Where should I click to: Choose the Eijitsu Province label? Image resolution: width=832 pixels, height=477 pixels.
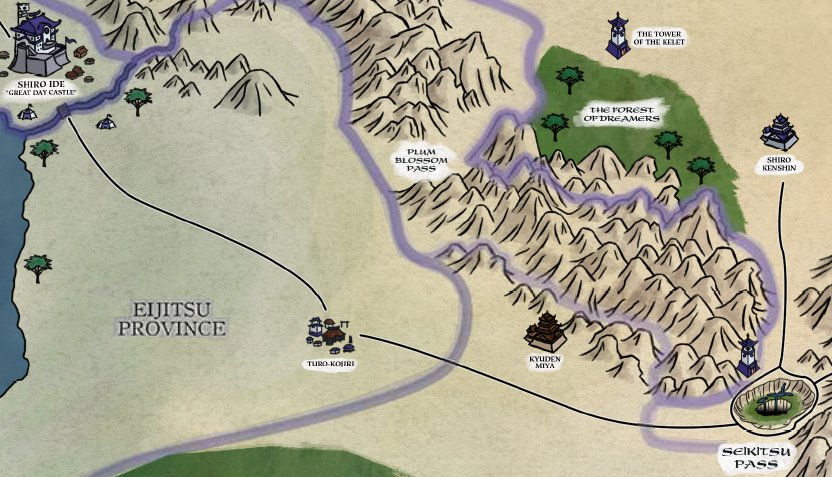[172, 318]
